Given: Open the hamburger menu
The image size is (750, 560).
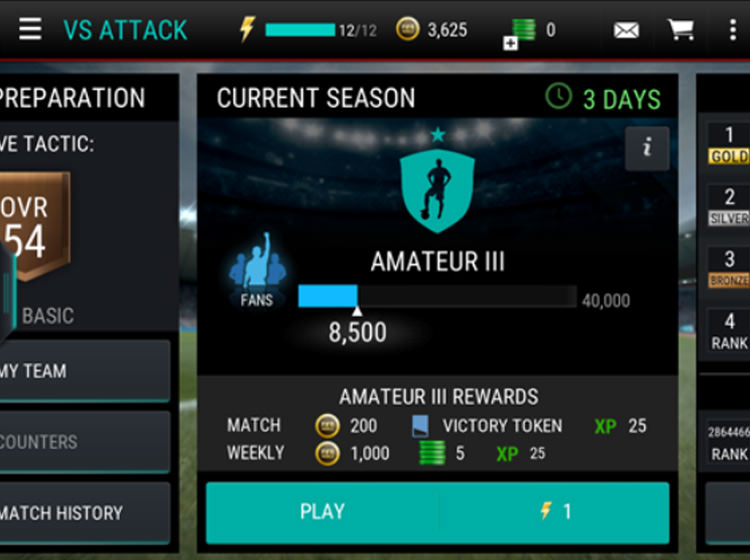Looking at the screenshot, I should (x=30, y=29).
